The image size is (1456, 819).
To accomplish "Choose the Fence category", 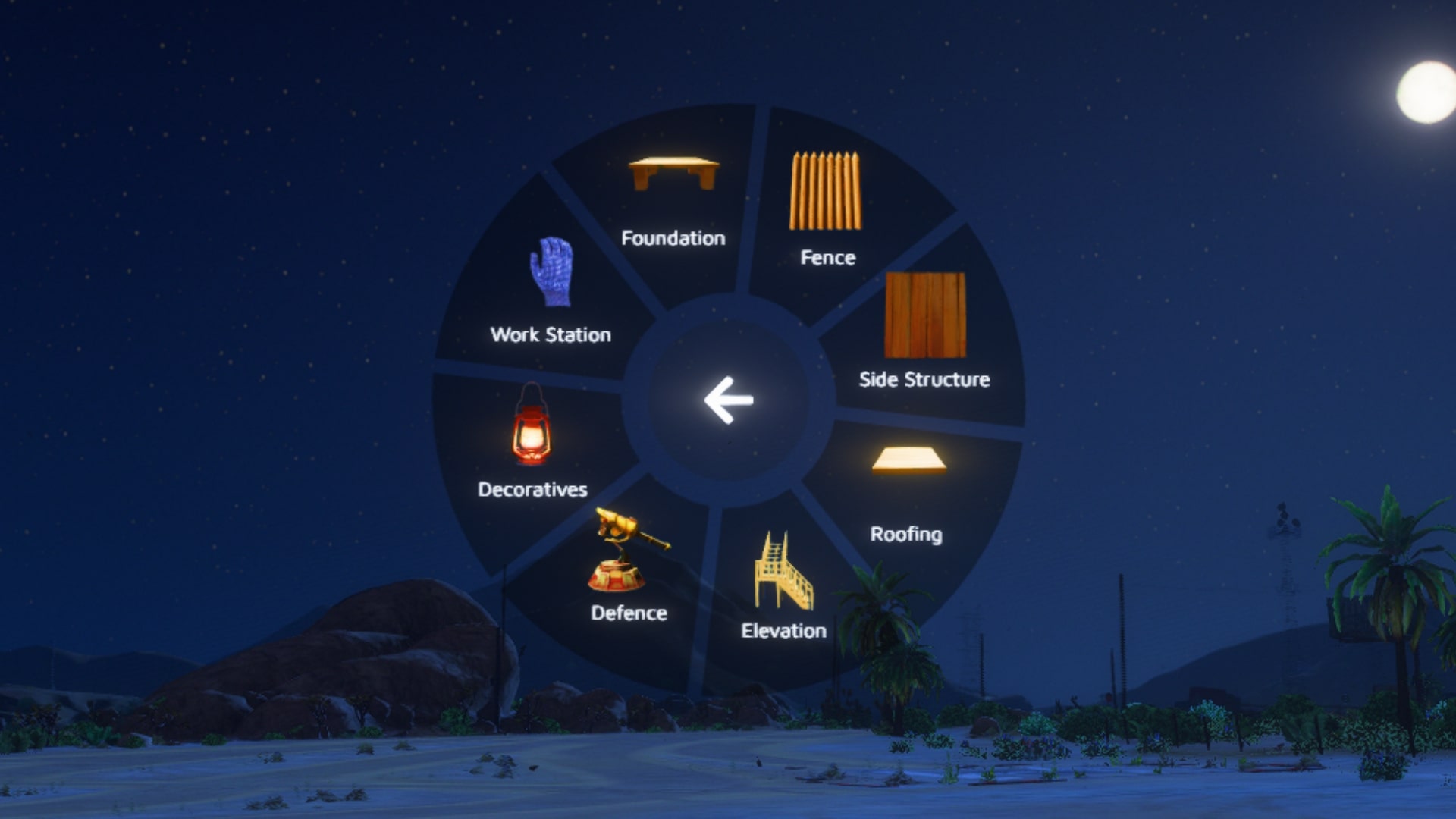I will click(x=827, y=206).
